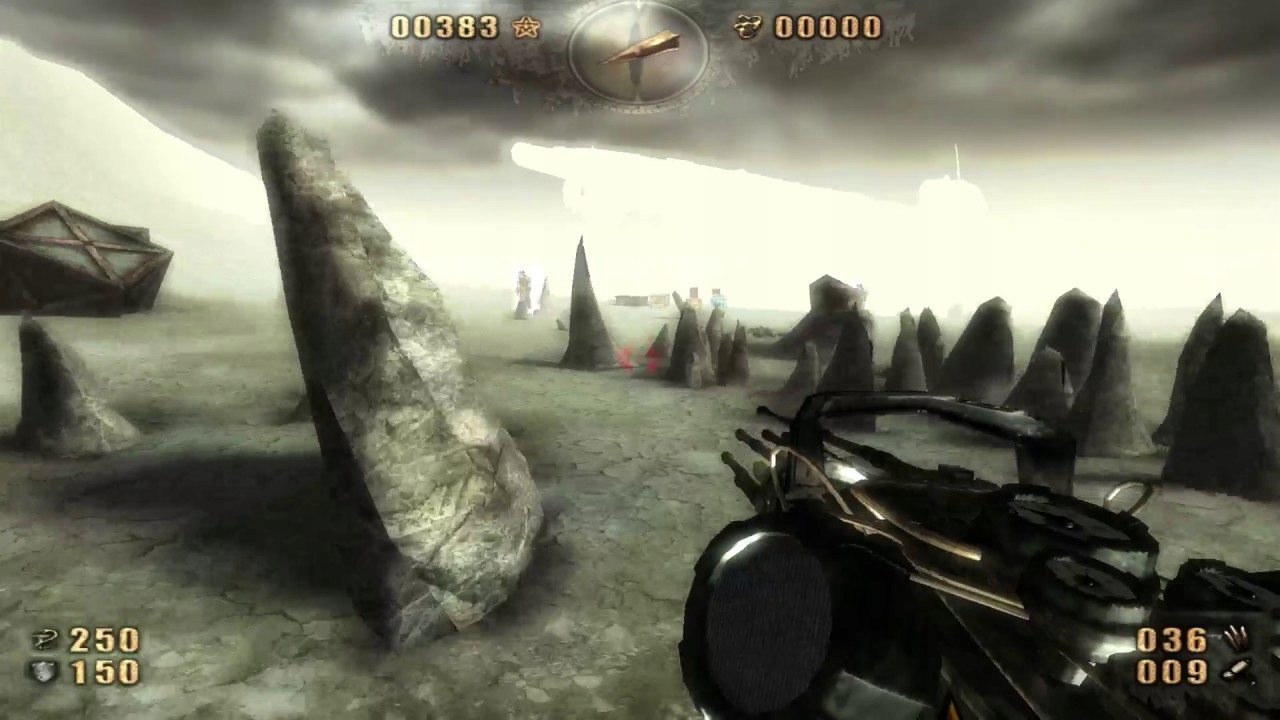
Task: Click the stake ammo count 036
Action: (x=1172, y=638)
